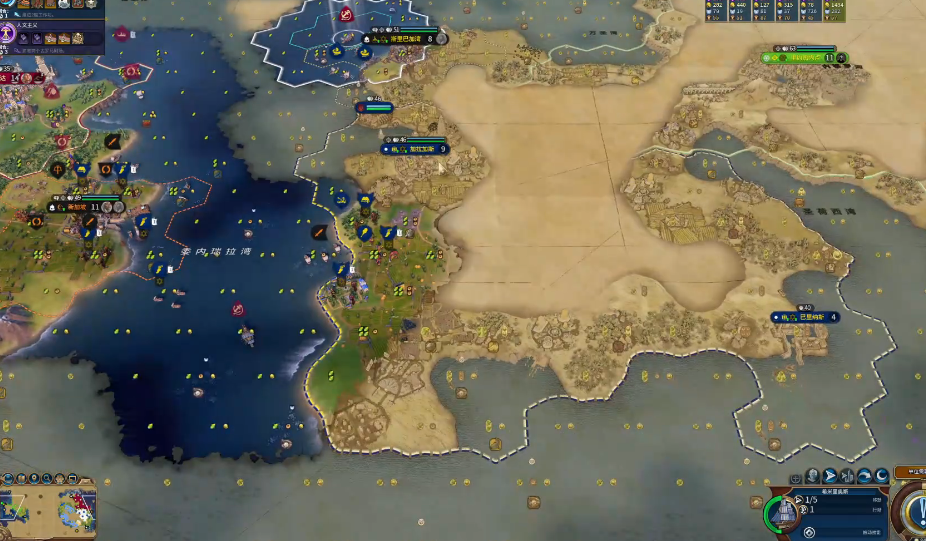
Task: Select the green city banner with population 11
Action: click(805, 58)
